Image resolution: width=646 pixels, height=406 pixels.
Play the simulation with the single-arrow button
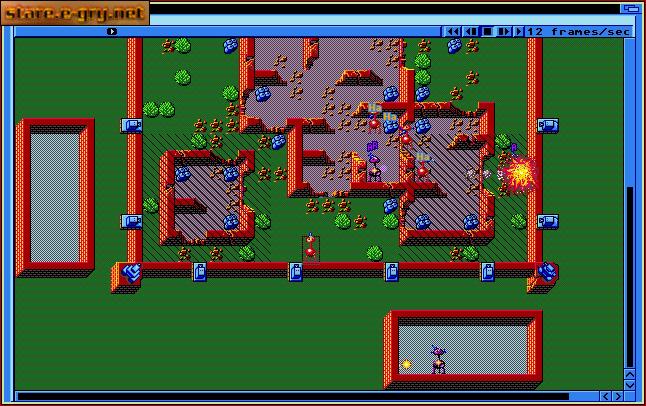tap(519, 31)
